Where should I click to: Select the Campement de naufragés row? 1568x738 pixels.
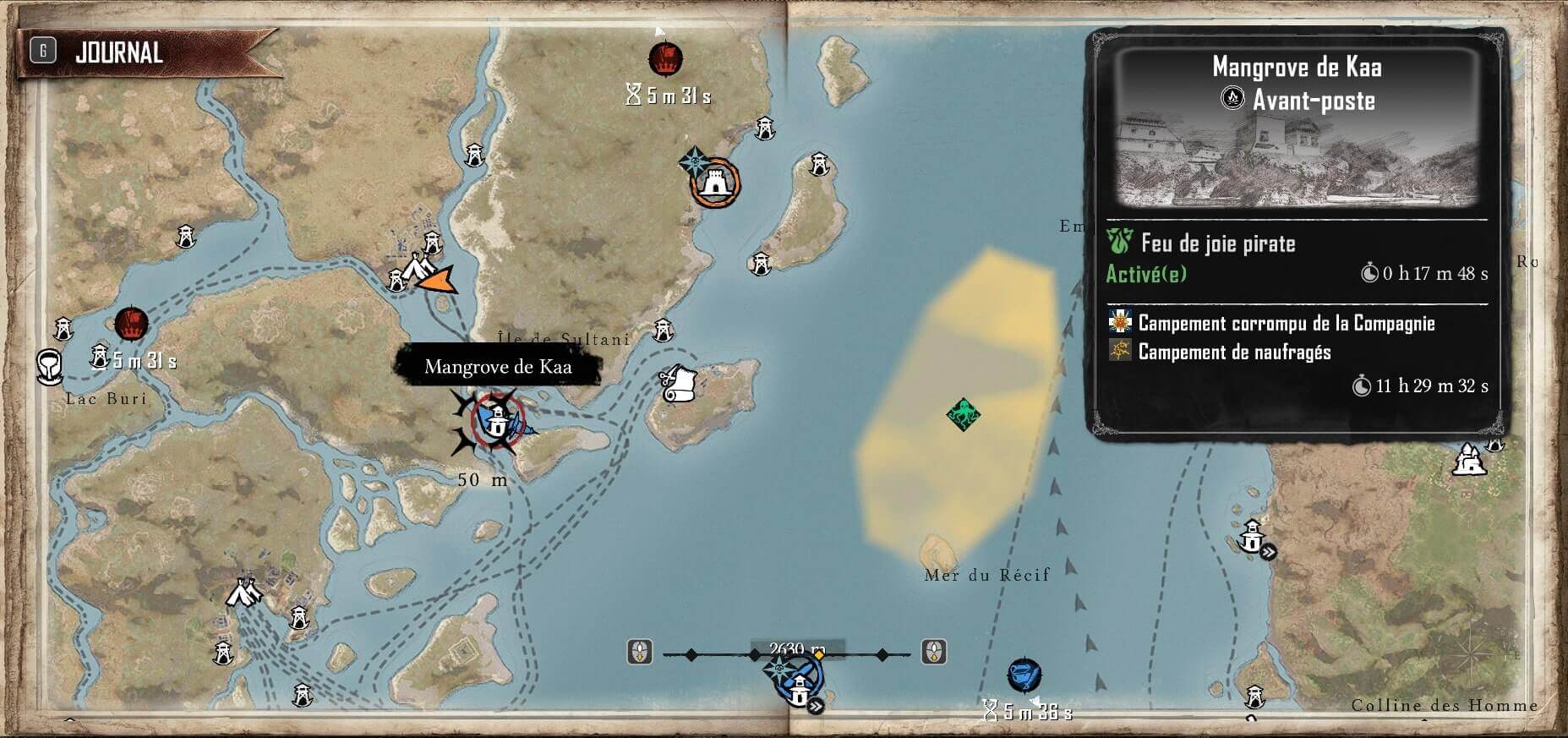point(1234,352)
